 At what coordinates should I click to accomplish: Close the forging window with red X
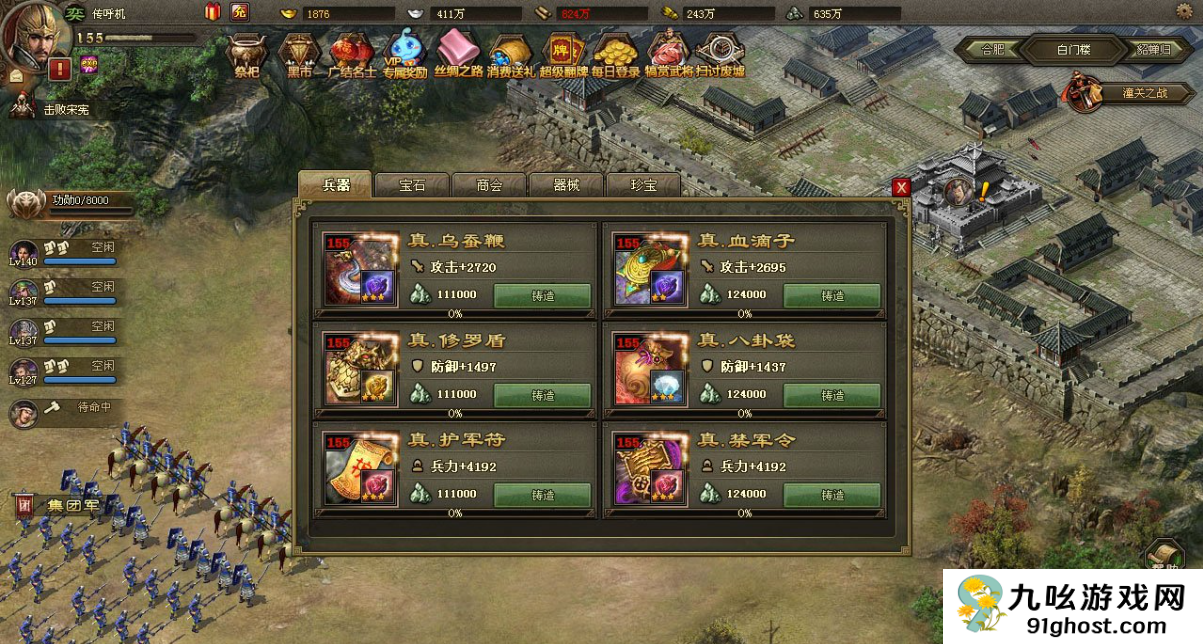coord(901,187)
